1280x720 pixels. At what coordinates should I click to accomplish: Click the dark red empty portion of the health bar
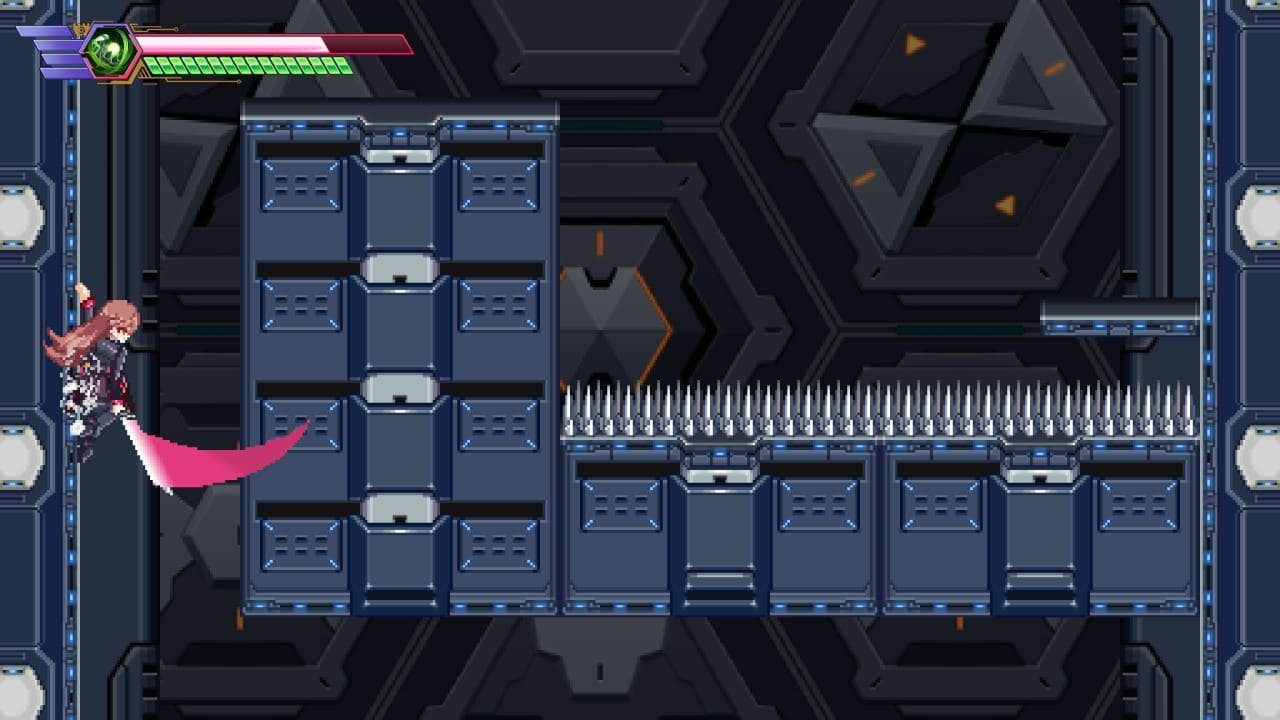(x=370, y=42)
